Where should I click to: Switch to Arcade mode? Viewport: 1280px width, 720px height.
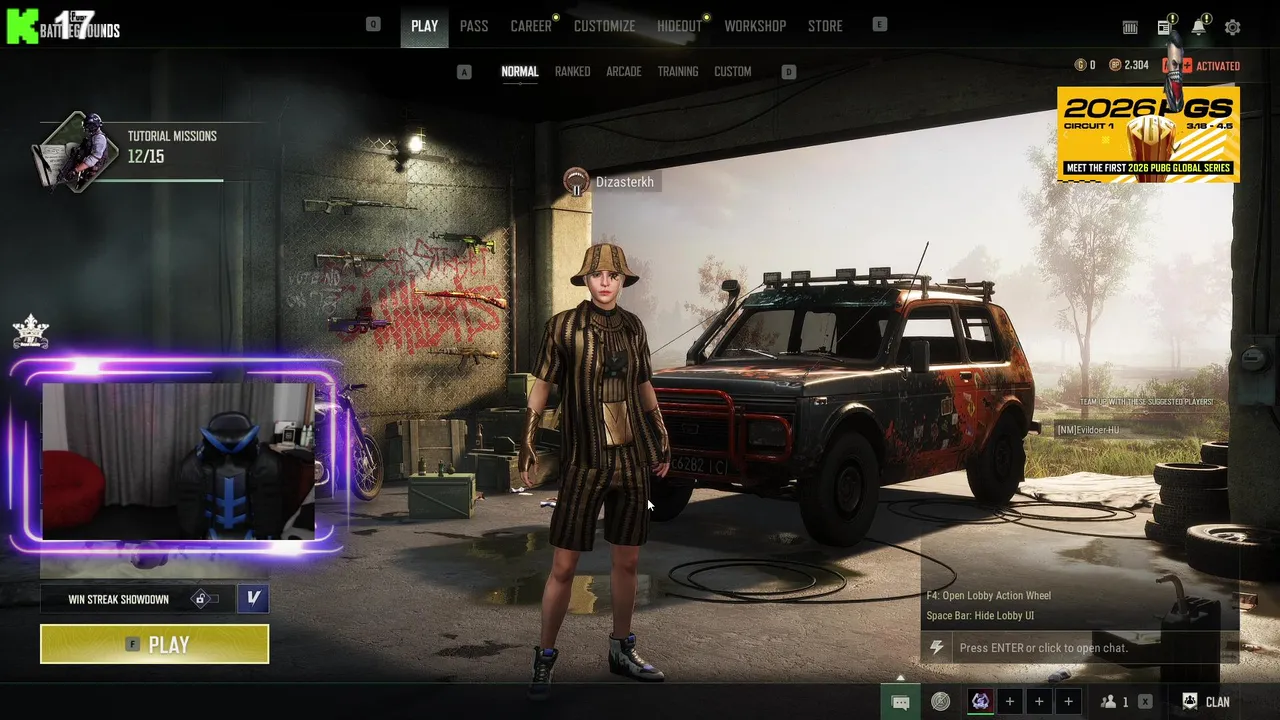coord(623,72)
